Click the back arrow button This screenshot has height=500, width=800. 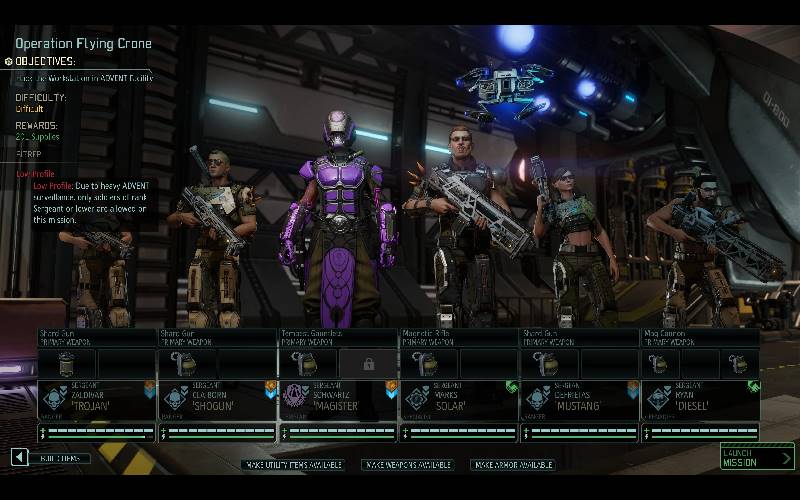[x=19, y=457]
